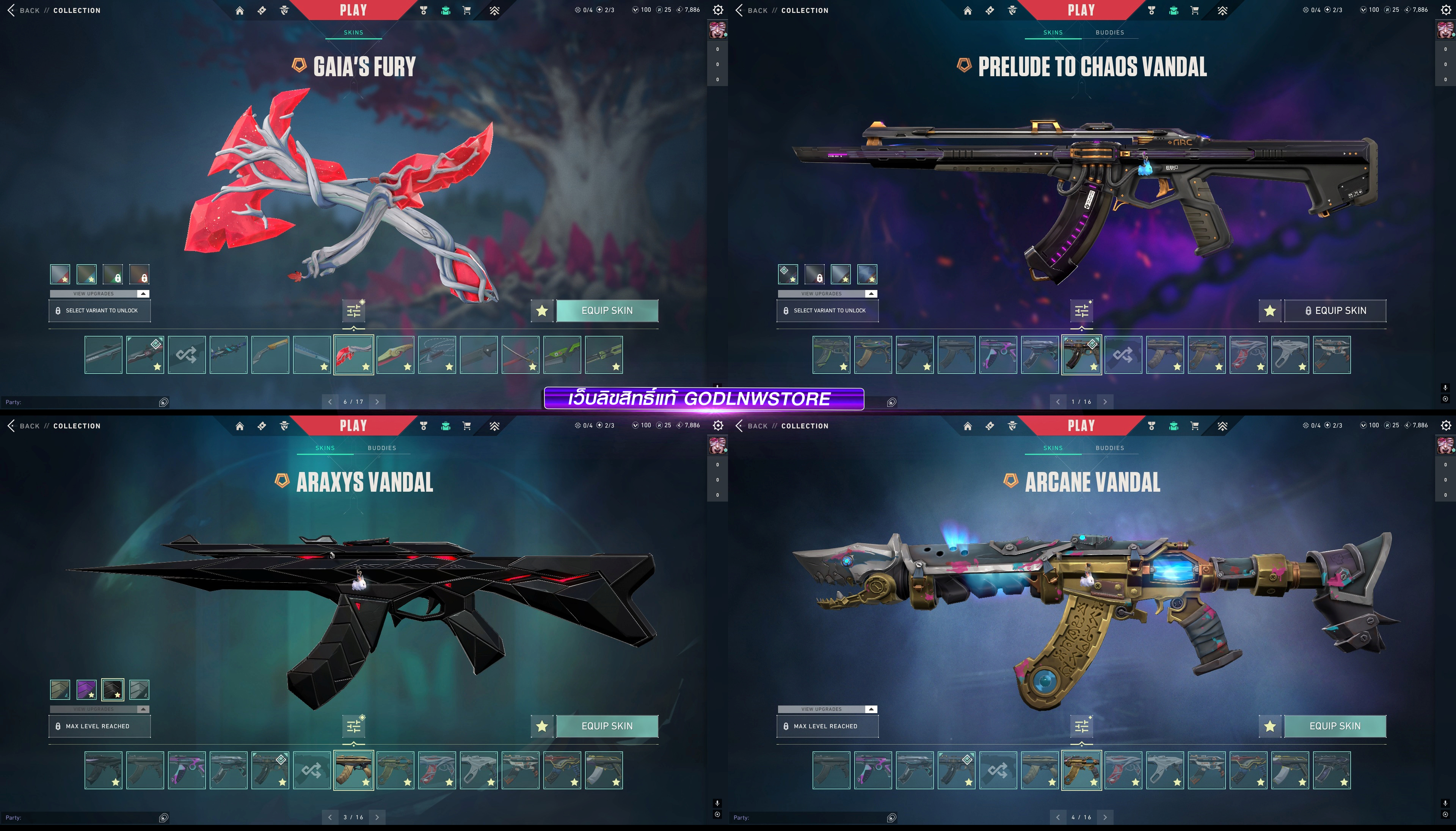
Task: Favorite the Araxys Vandal with star button
Action: pyautogui.click(x=542, y=726)
